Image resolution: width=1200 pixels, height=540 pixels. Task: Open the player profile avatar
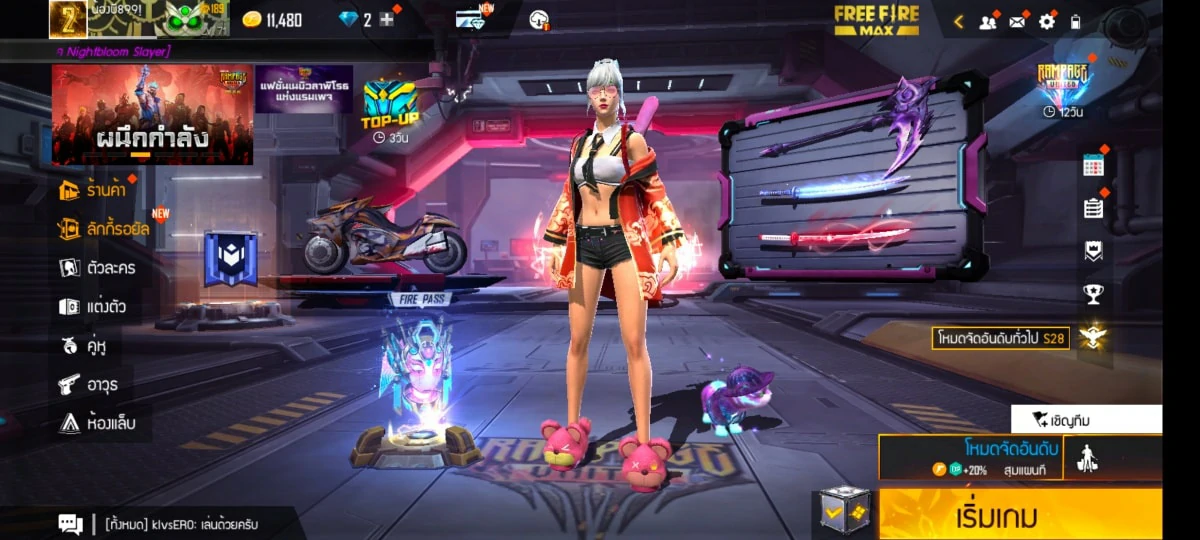click(x=63, y=19)
